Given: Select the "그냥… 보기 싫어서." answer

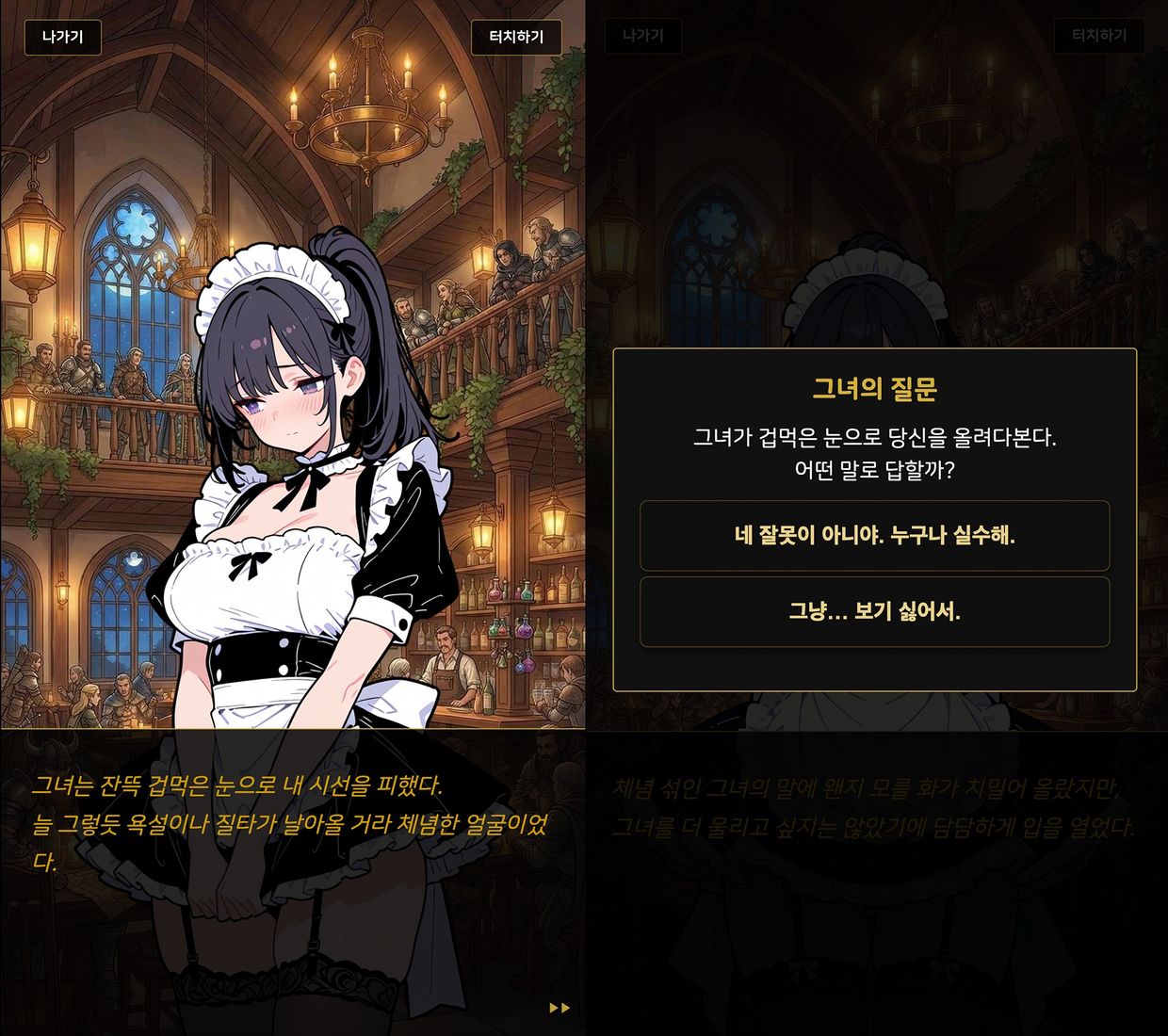Looking at the screenshot, I should click(874, 612).
